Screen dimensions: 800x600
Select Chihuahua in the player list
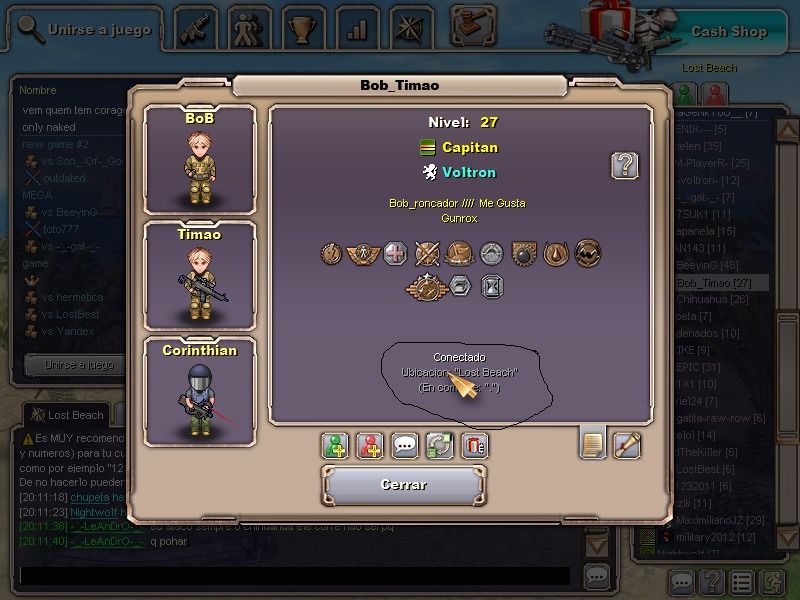click(x=712, y=299)
